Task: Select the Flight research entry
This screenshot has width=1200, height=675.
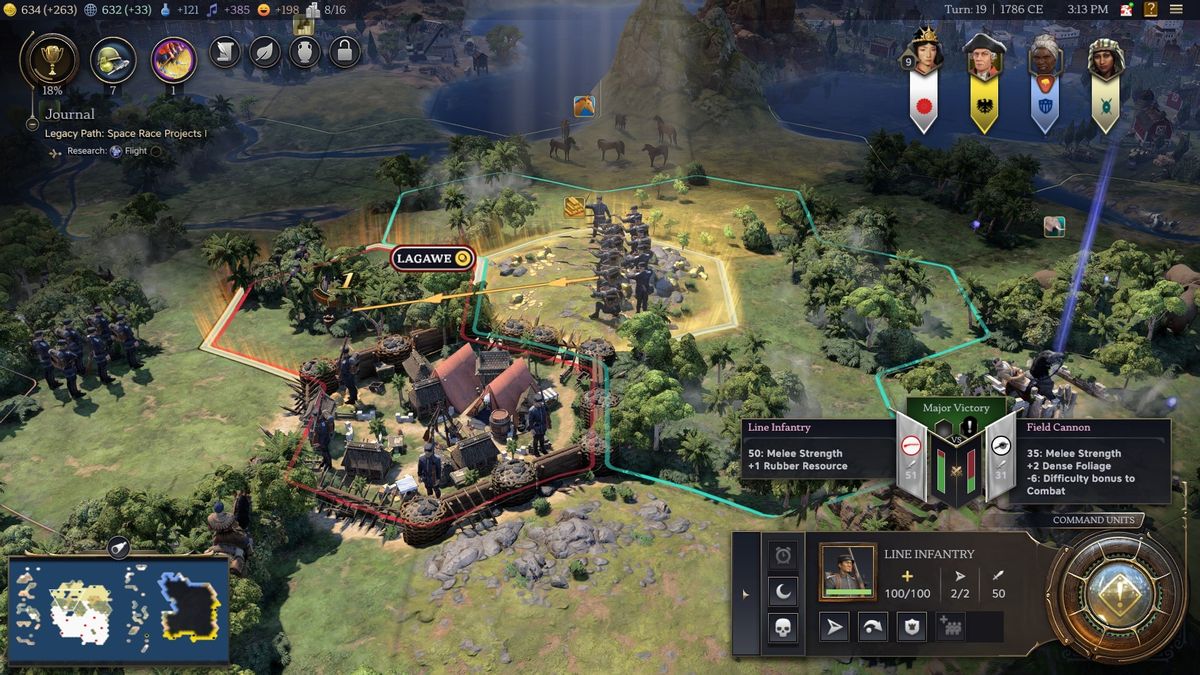Action: pos(135,151)
